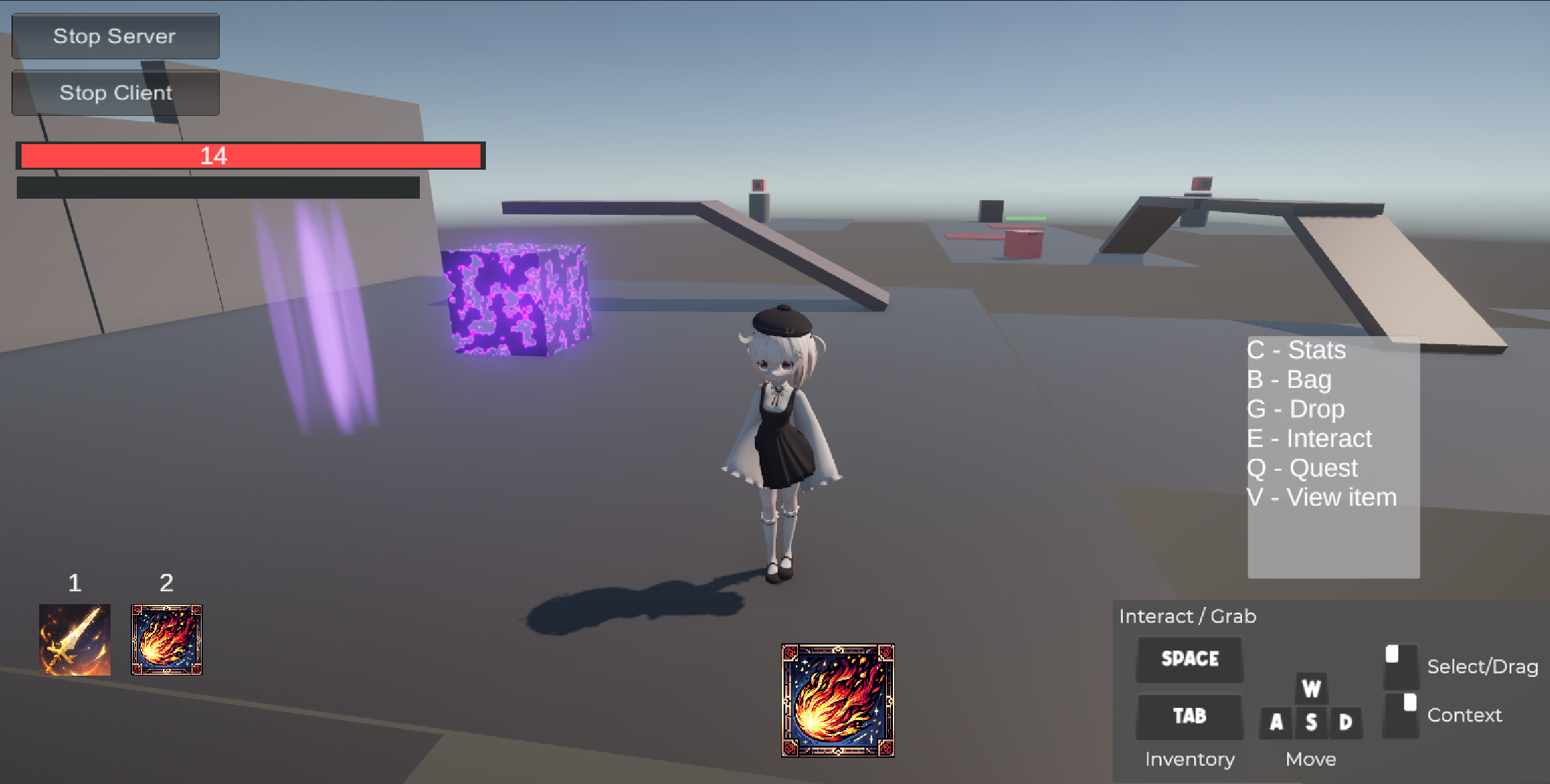This screenshot has height=784, width=1550.
Task: Select the flaming sword in hotbar slot 1
Action: coord(75,639)
